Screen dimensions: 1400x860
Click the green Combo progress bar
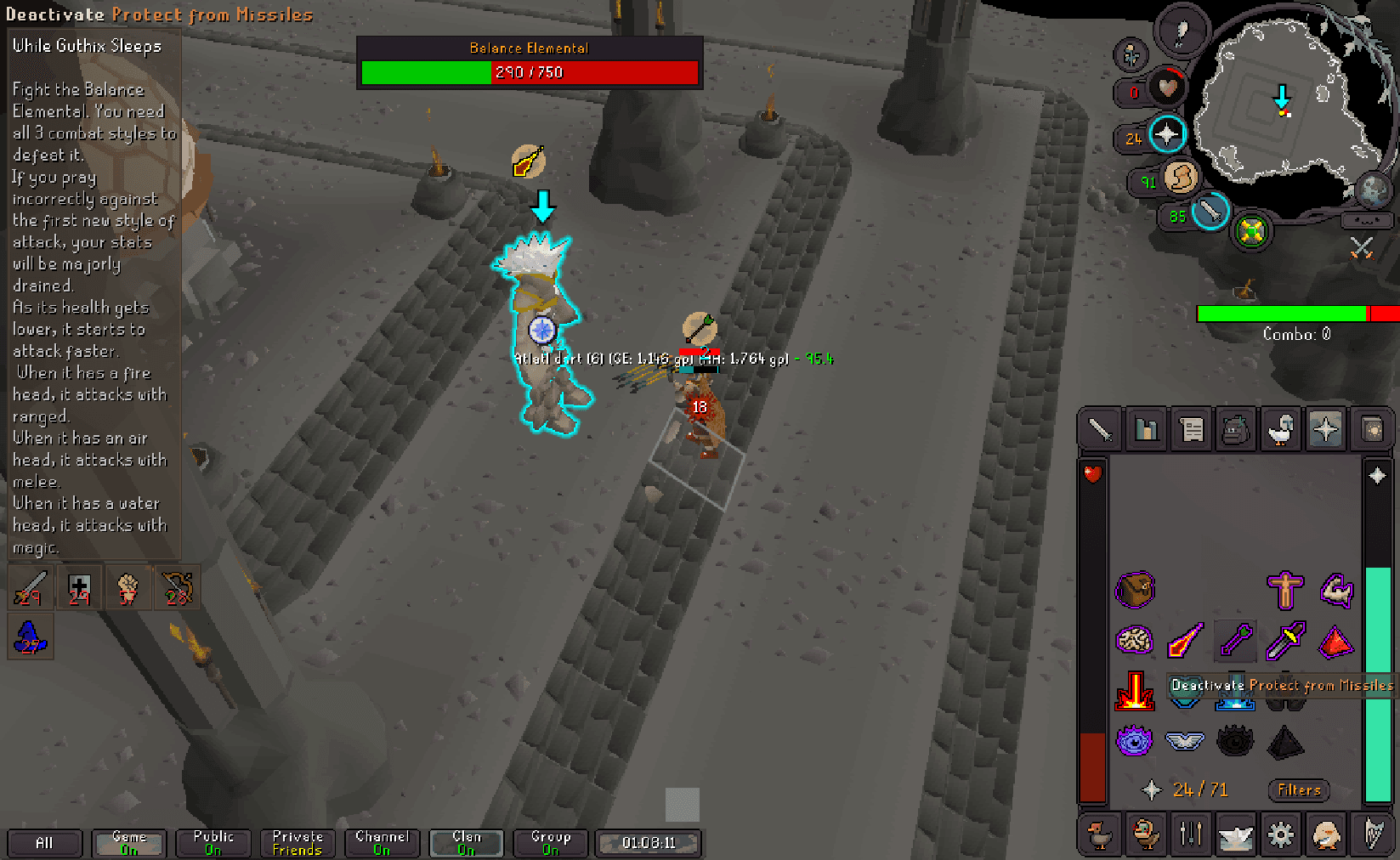pyautogui.click(x=1282, y=314)
